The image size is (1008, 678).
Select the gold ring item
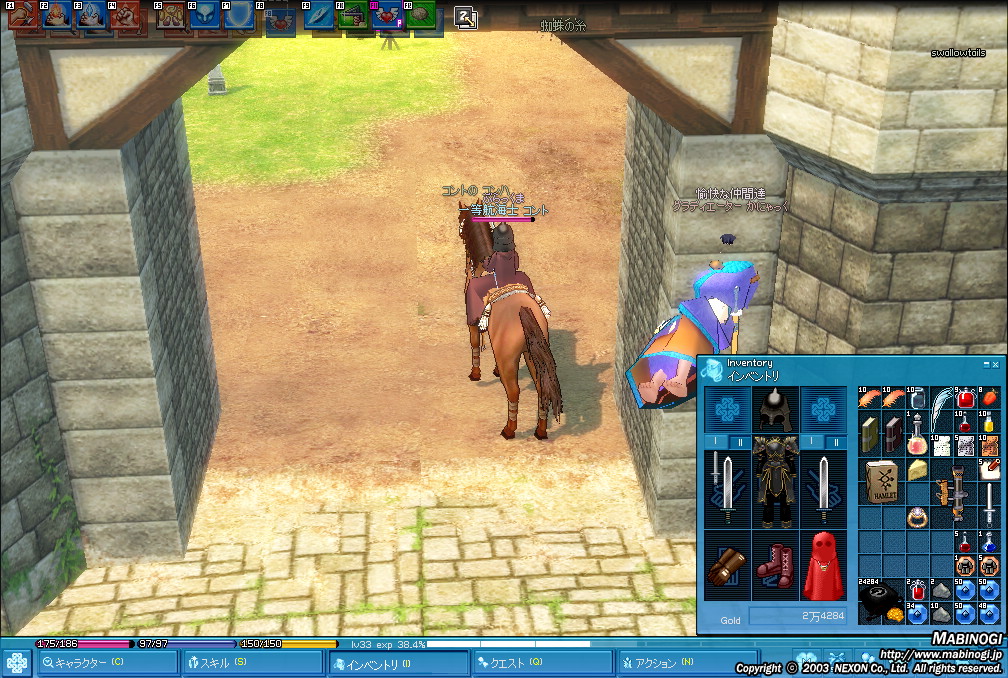[918, 517]
